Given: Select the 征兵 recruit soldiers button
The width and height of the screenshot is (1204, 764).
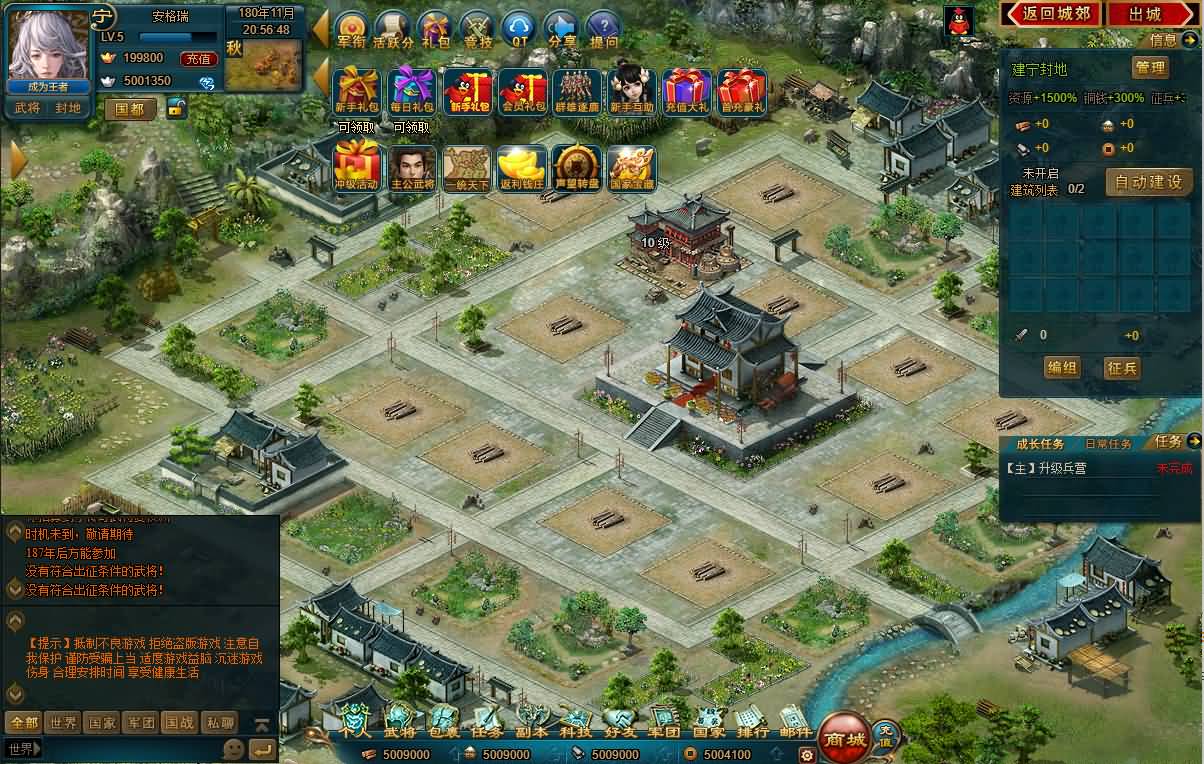Looking at the screenshot, I should click(1123, 368).
